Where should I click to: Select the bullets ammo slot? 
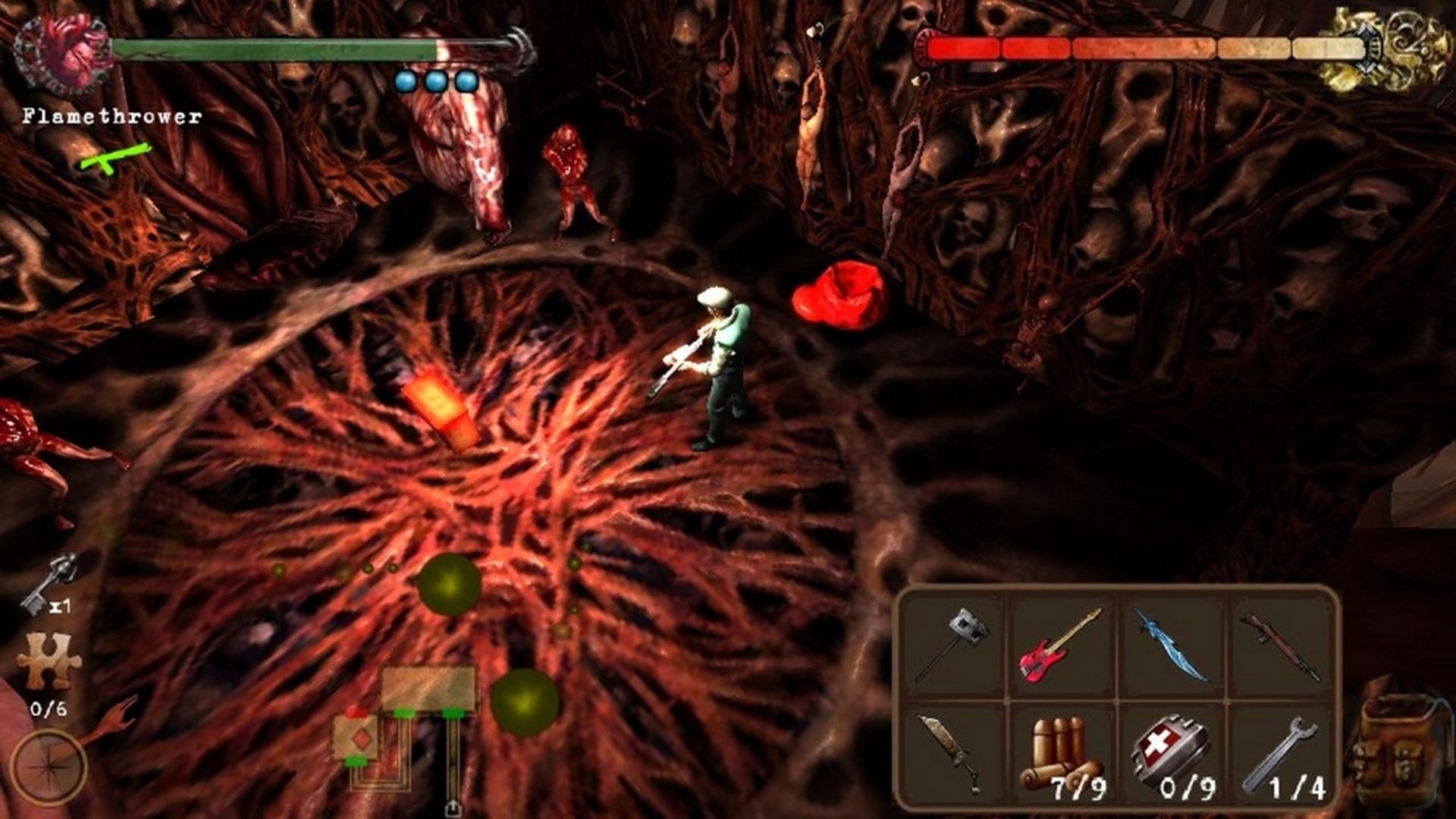pyautogui.click(x=1062, y=756)
